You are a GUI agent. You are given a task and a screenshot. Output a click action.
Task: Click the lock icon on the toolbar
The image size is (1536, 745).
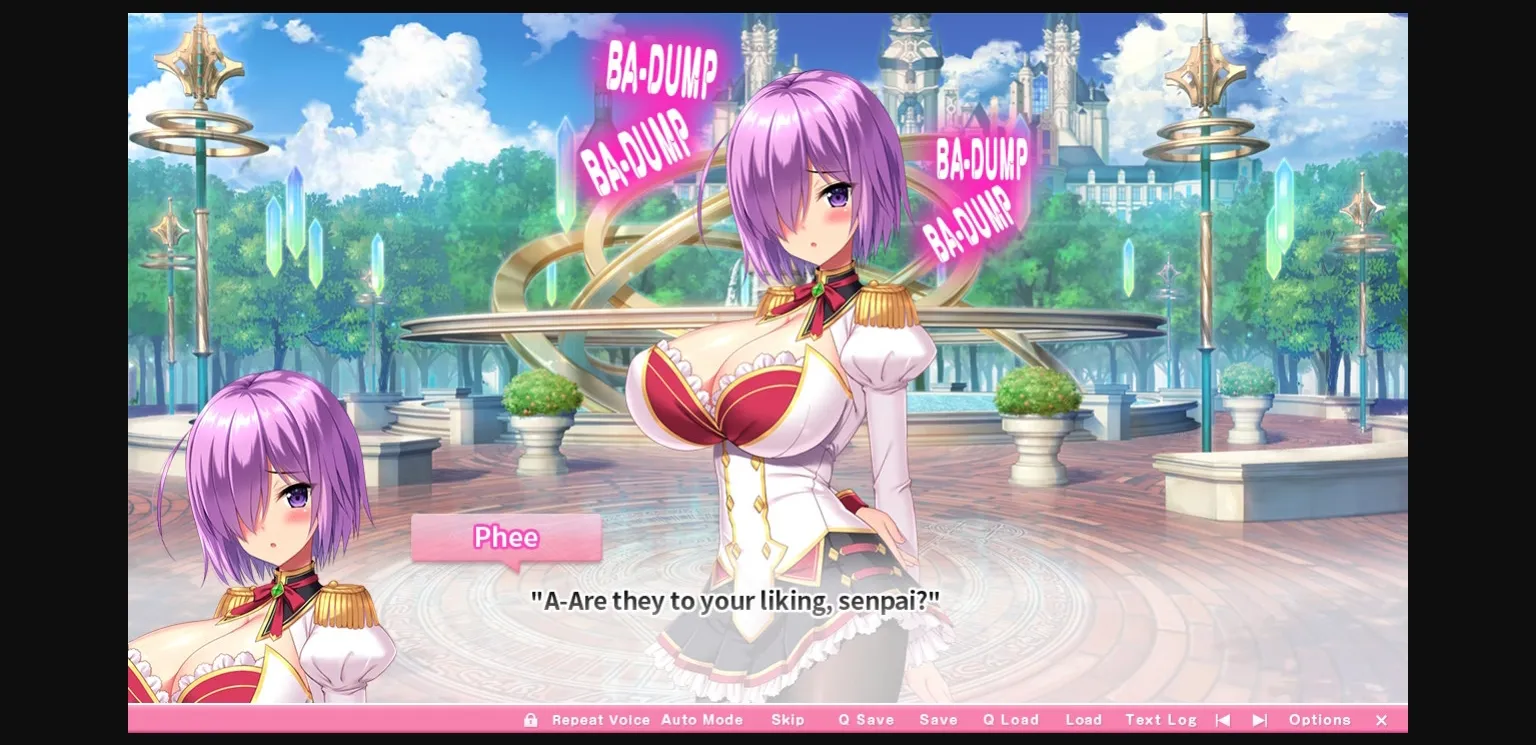[x=531, y=720]
